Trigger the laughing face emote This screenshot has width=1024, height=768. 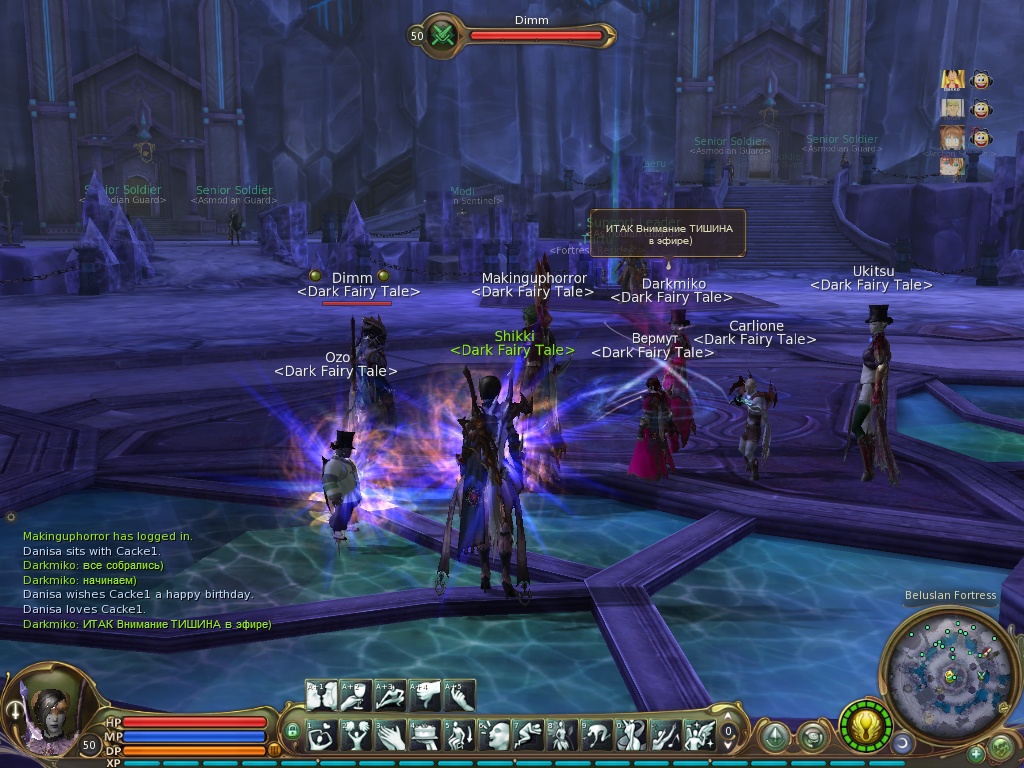[494, 736]
